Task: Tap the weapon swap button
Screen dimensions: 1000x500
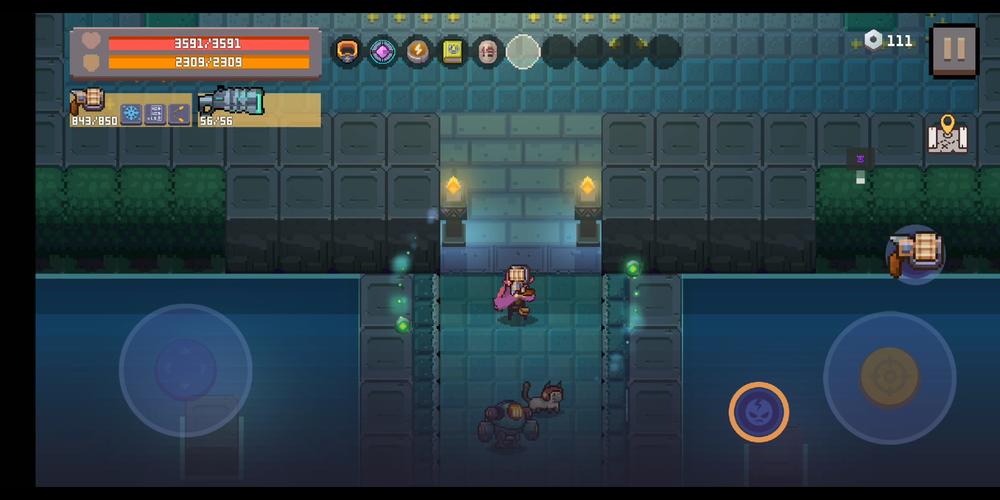Action: 916,254
